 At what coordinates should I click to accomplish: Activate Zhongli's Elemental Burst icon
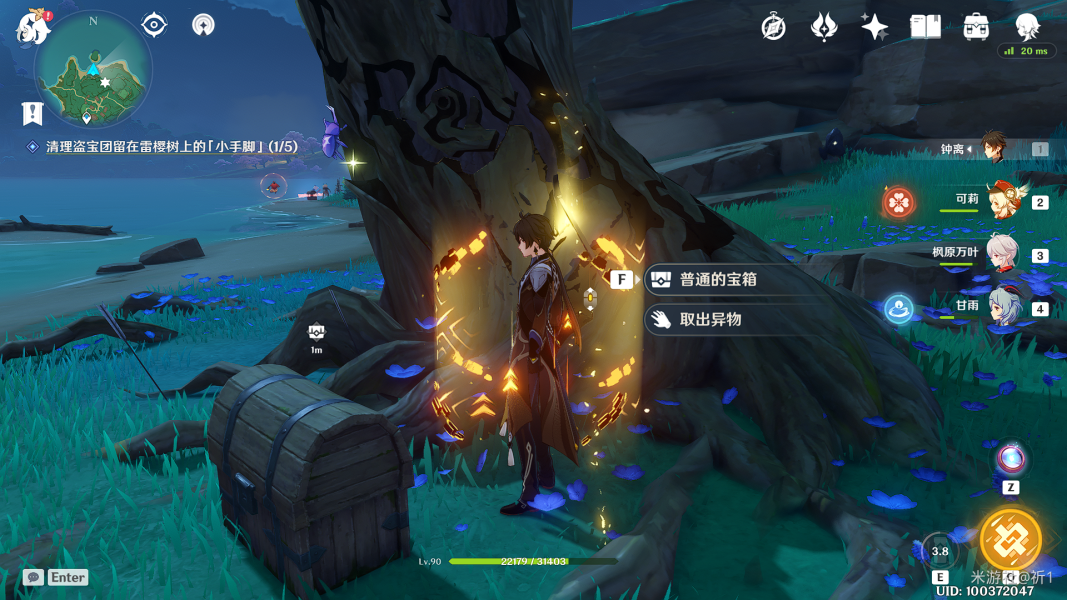point(1010,541)
